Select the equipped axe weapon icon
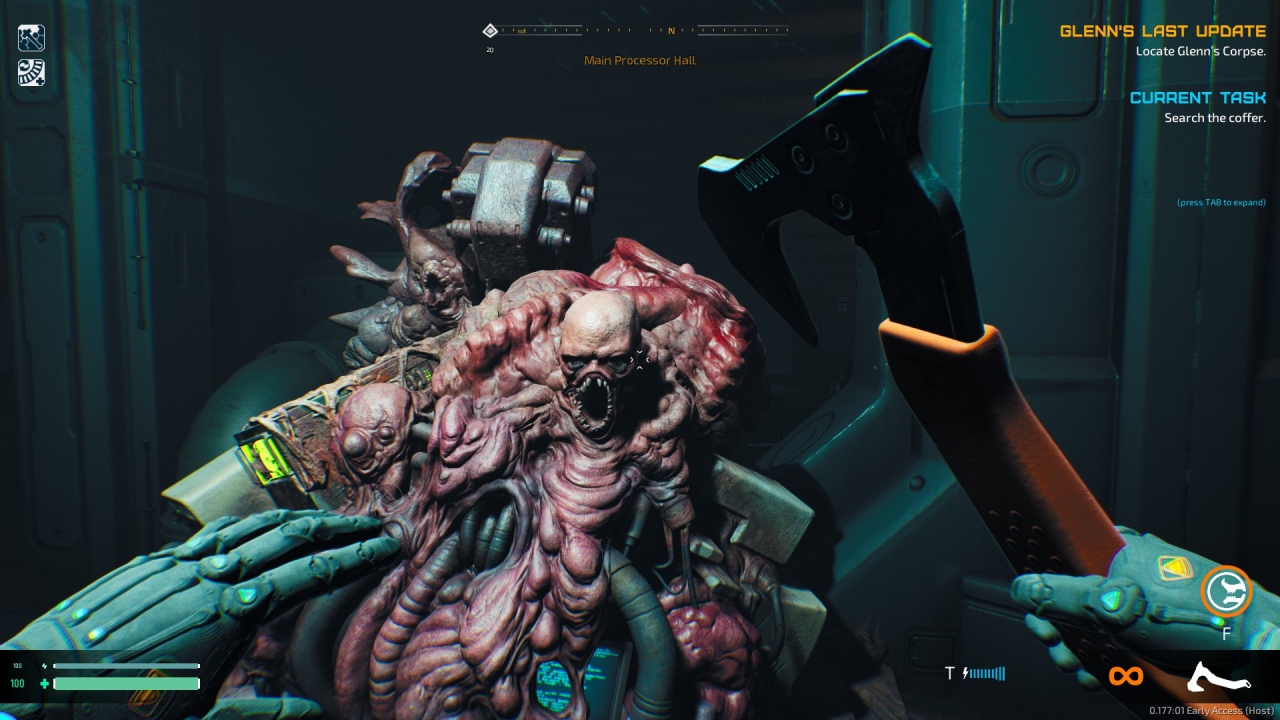Screen dimensions: 1280x720 click(x=1218, y=678)
